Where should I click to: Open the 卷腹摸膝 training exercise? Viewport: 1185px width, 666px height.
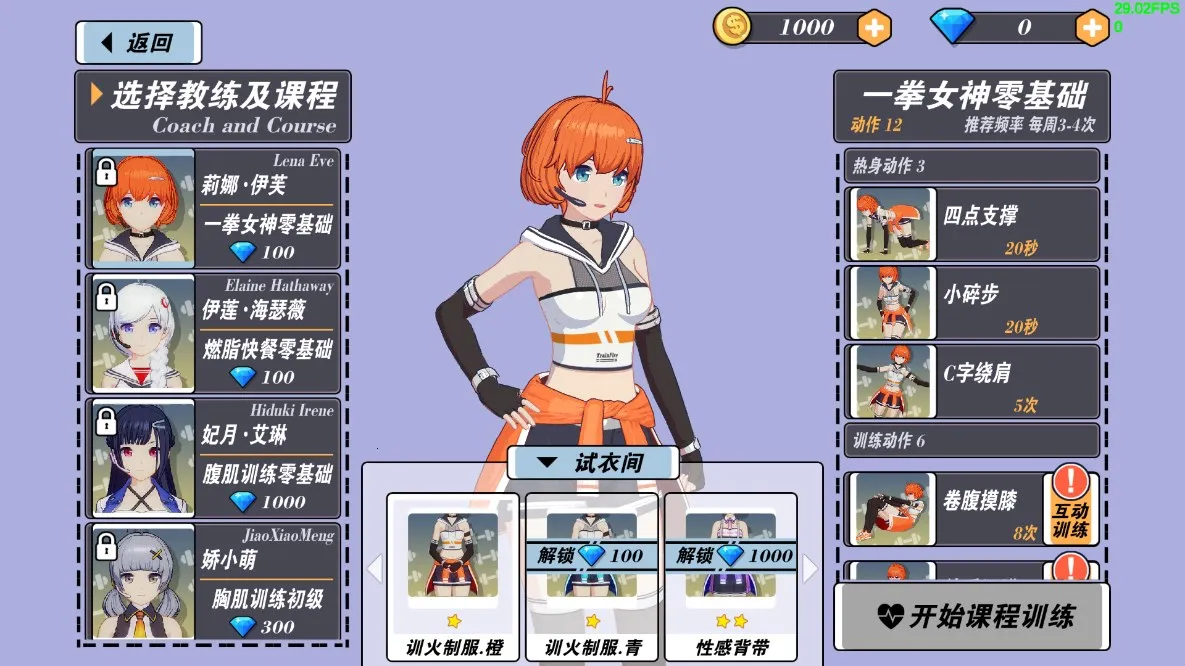point(944,509)
